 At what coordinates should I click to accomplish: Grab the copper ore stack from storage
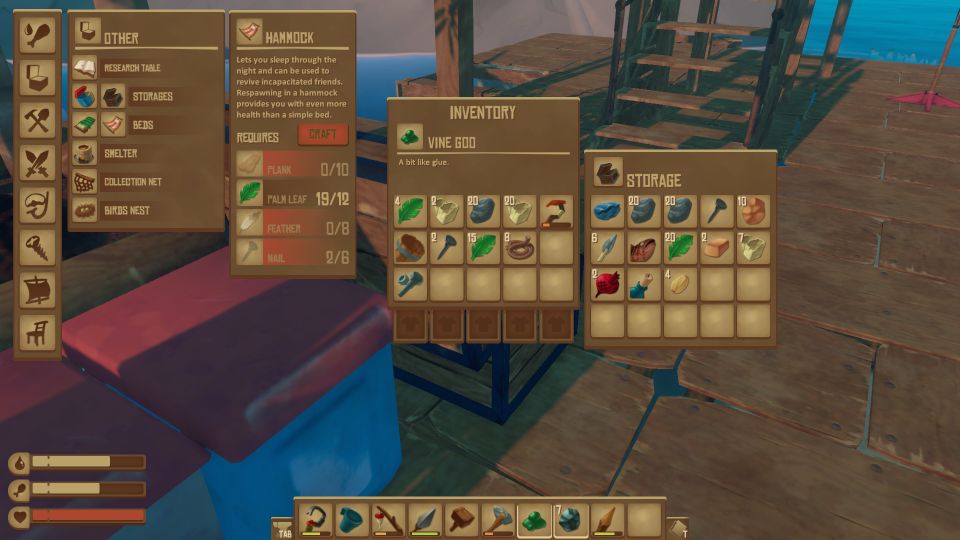[753, 211]
